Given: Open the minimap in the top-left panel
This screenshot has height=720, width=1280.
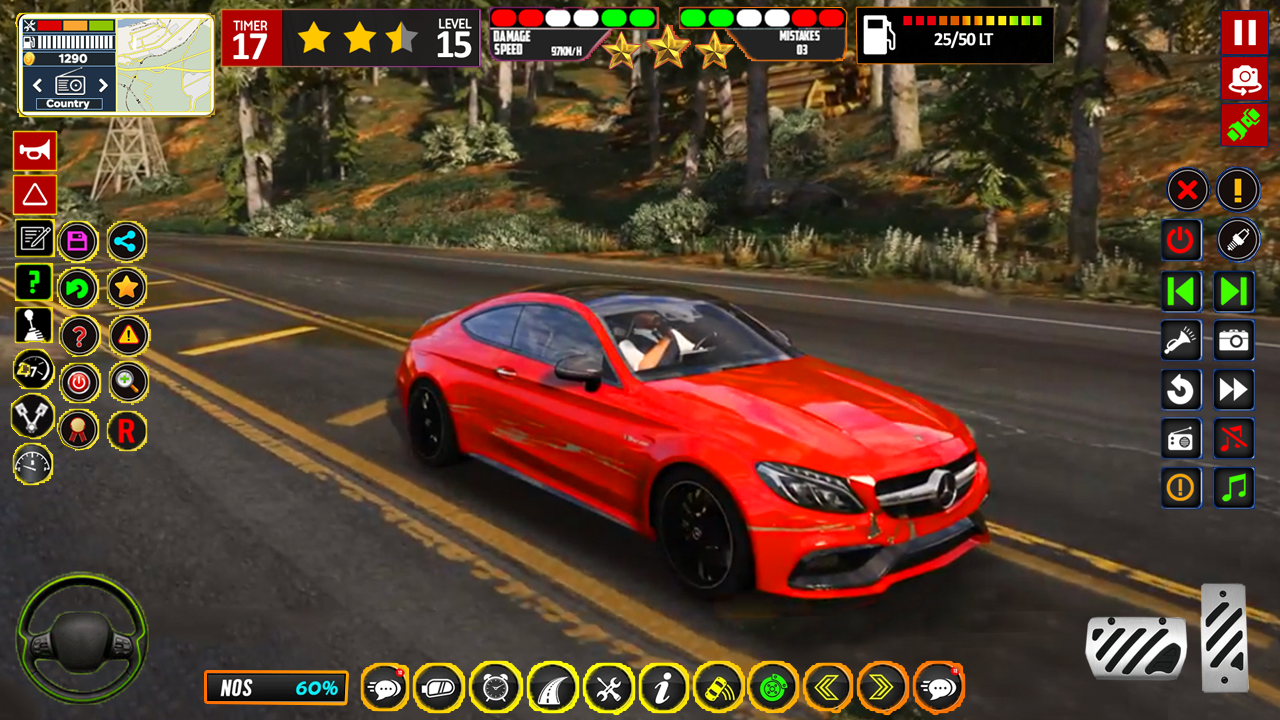Looking at the screenshot, I should pos(164,65).
